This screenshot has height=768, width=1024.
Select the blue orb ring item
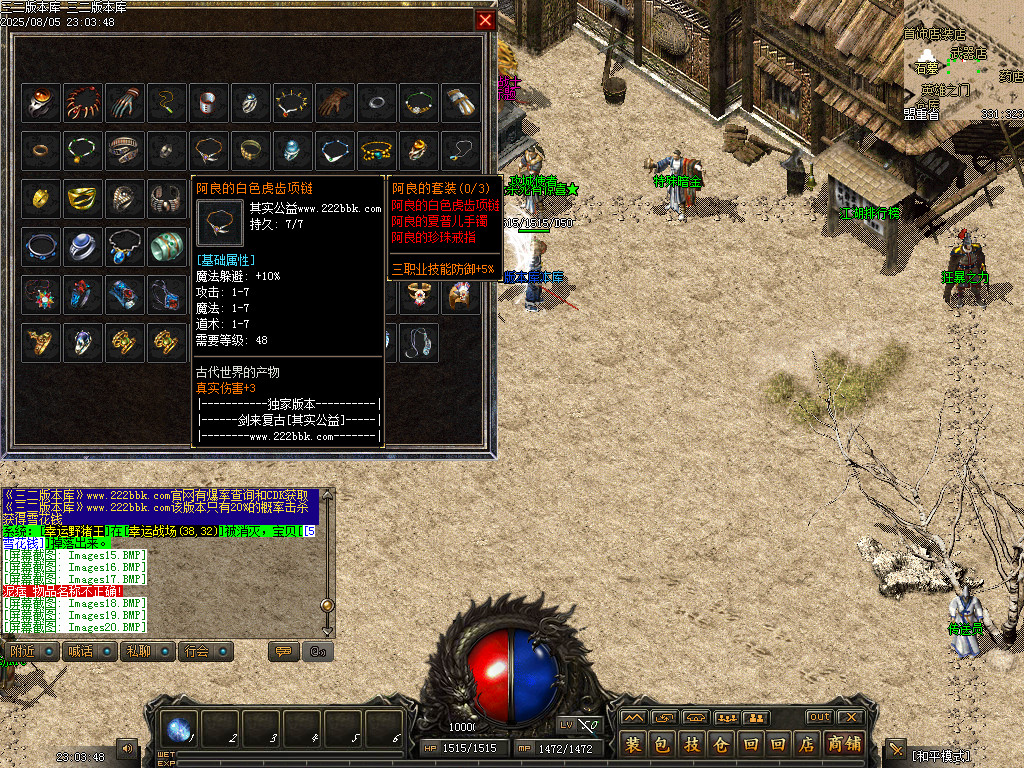pos(83,244)
